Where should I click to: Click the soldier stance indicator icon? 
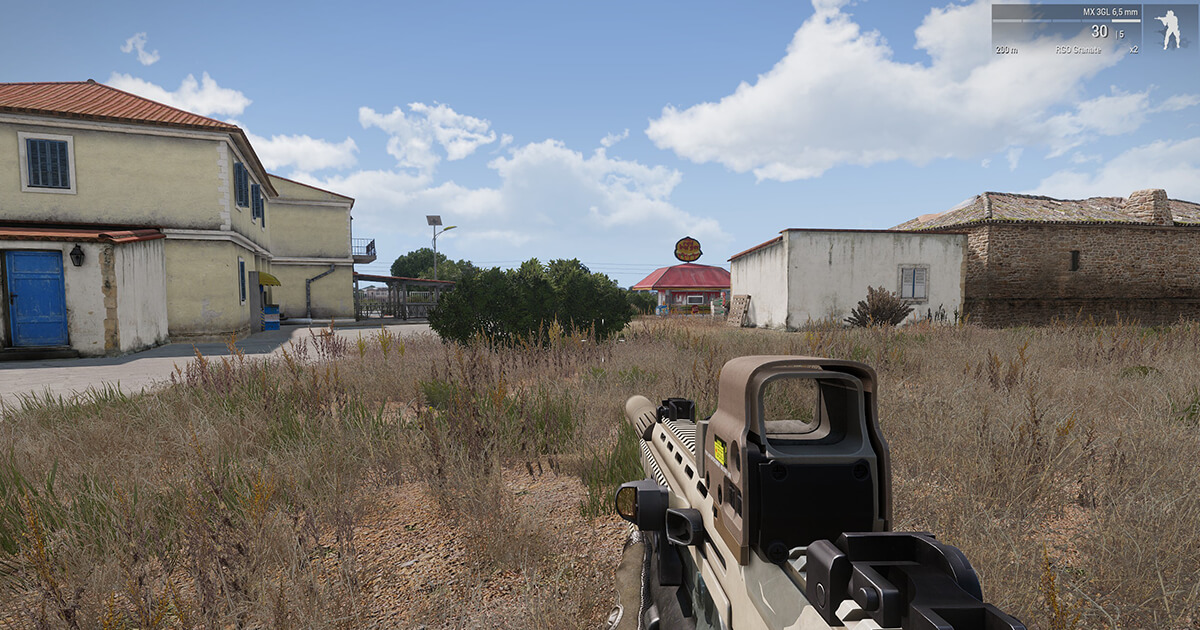click(1168, 29)
